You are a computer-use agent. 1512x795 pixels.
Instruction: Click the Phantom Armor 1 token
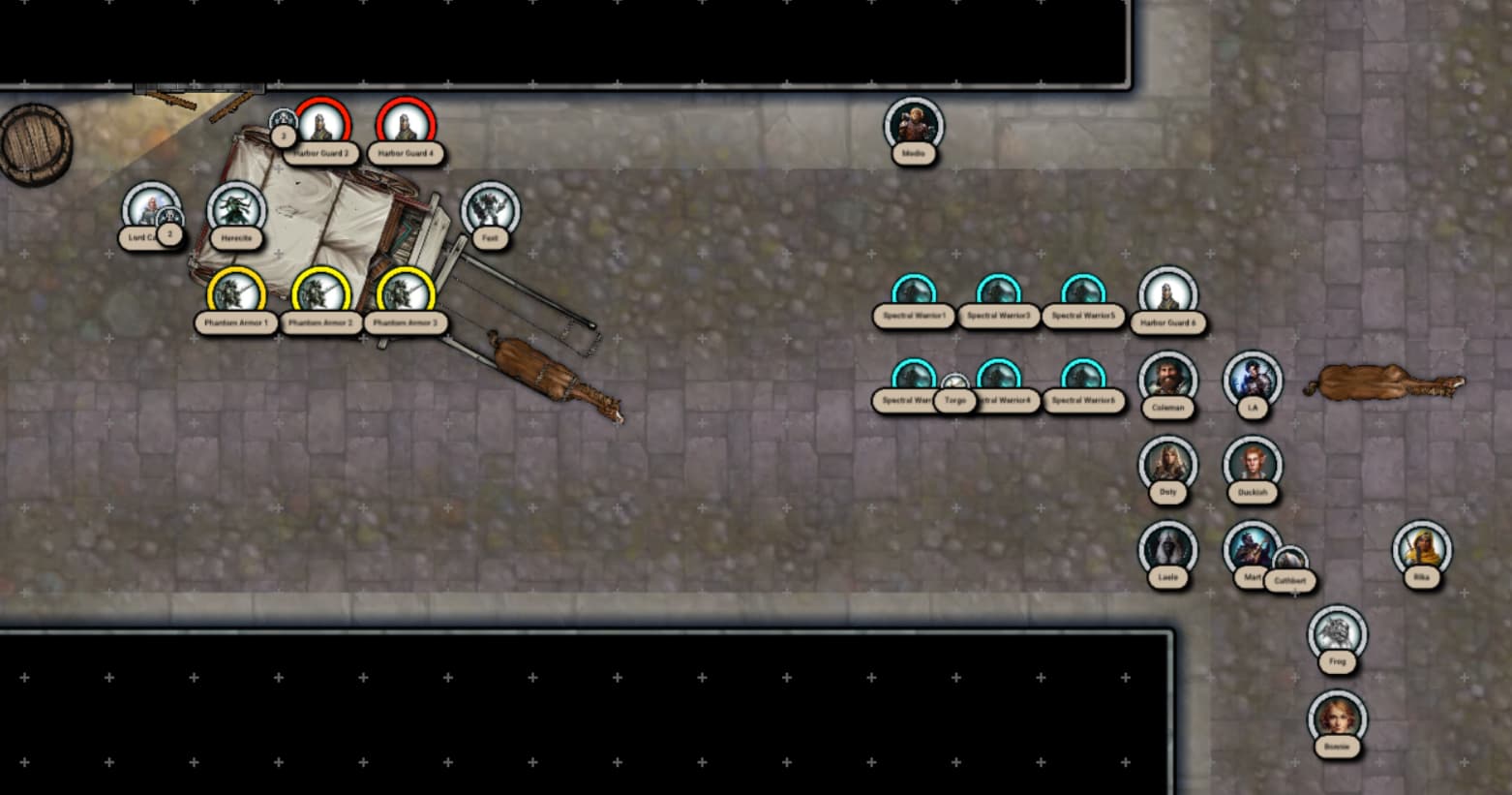click(236, 294)
